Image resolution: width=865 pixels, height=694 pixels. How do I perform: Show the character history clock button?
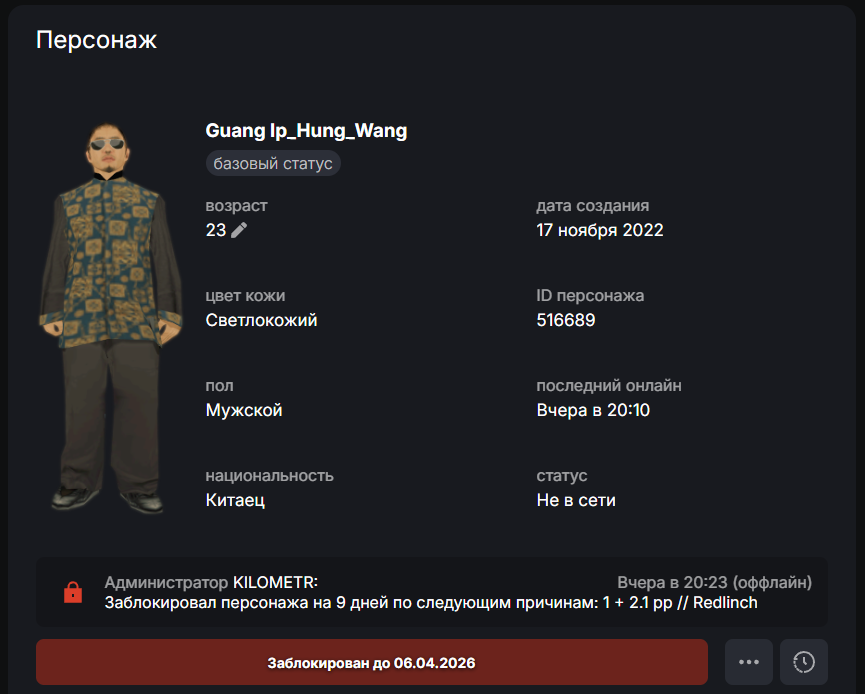(803, 662)
